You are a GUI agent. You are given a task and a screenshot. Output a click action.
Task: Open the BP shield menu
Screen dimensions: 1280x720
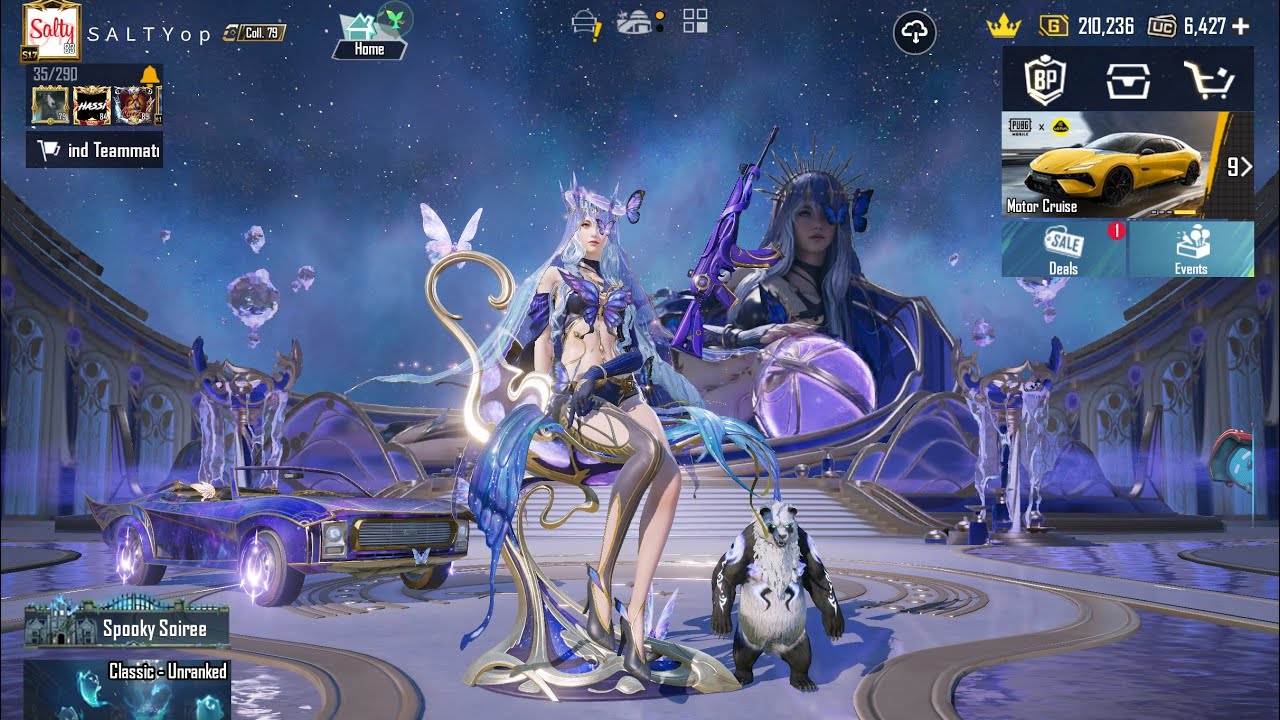tap(1045, 79)
